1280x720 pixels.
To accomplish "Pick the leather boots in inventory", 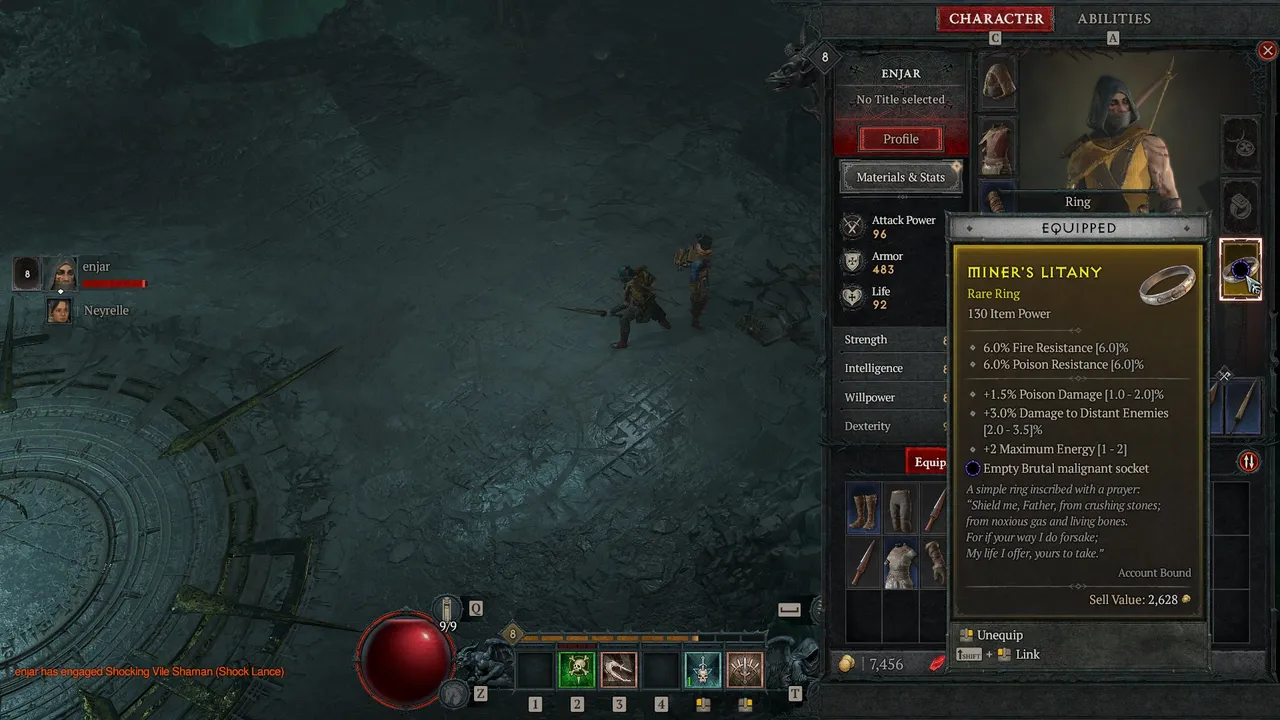I will tap(864, 509).
